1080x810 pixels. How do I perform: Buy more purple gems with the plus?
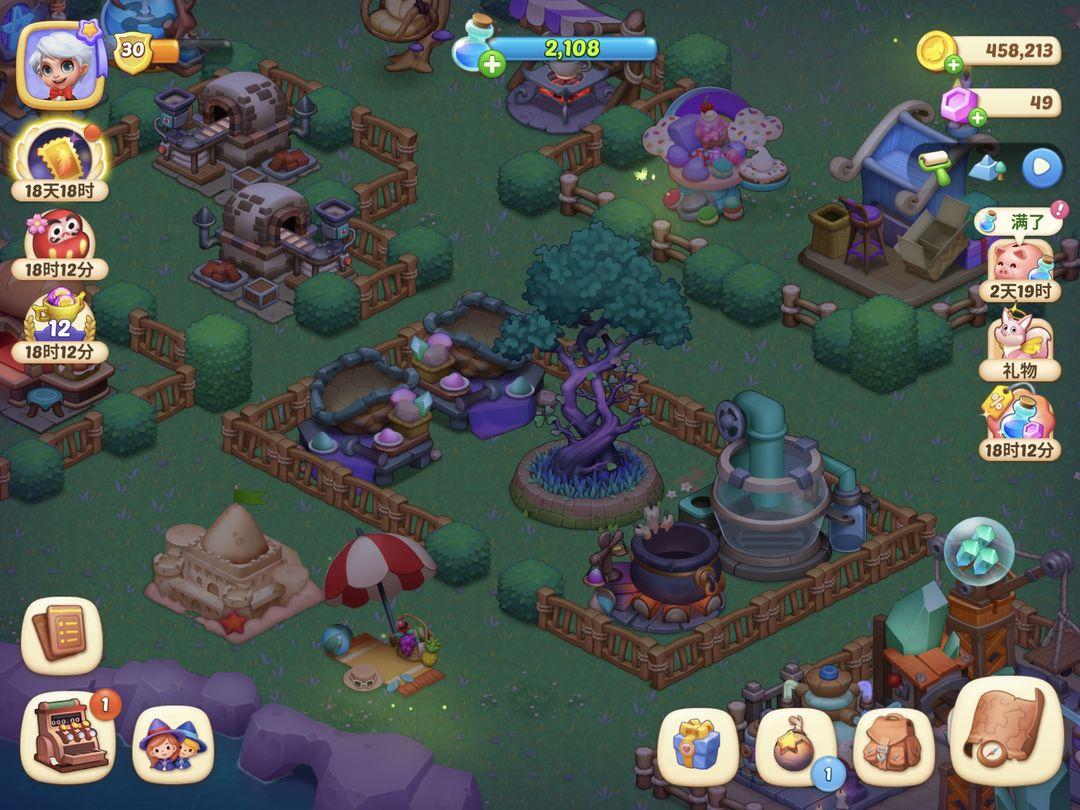977,117
